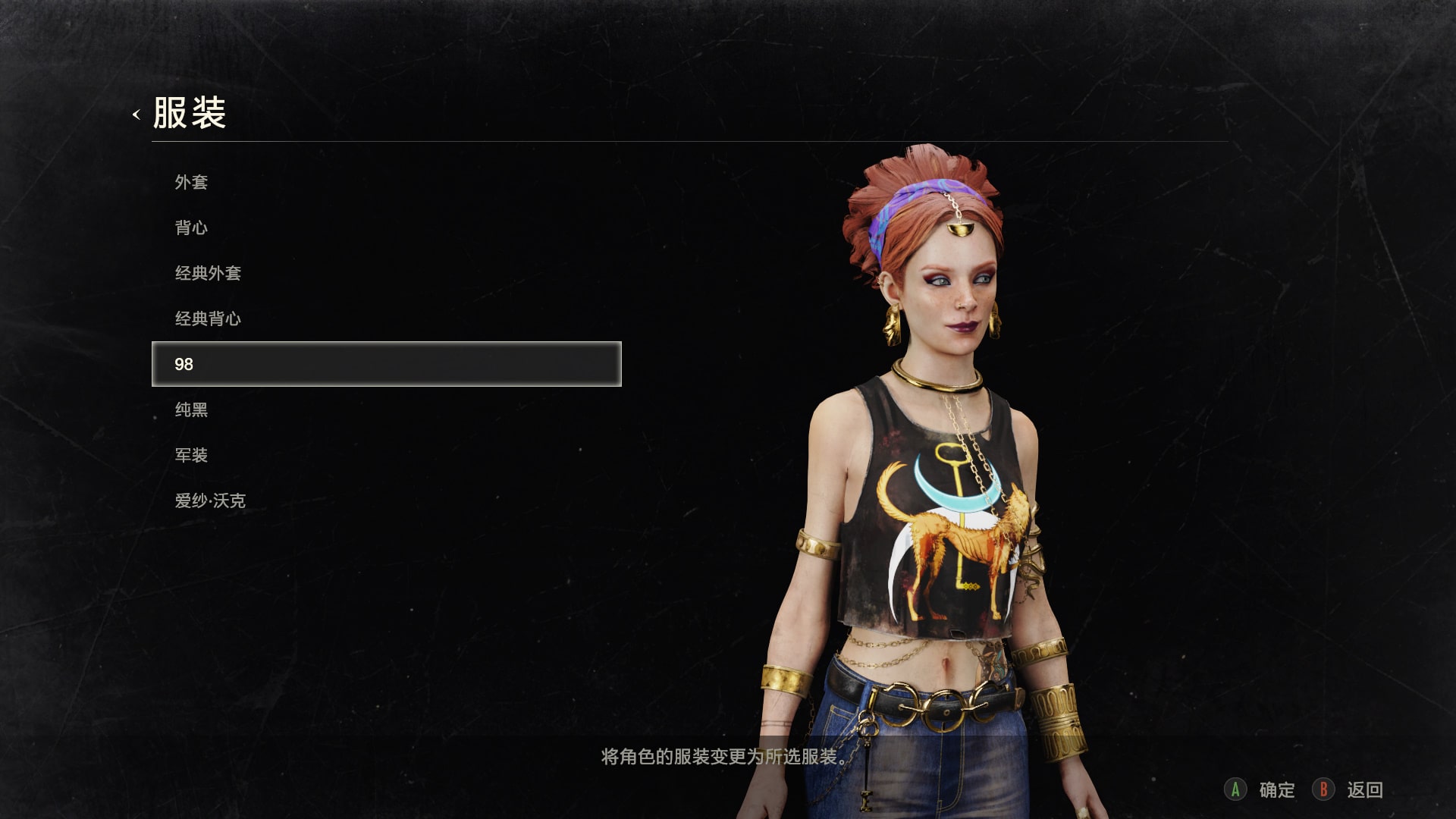Screen dimensions: 1456x819
Task: Select the 纯黑 costume option
Action: tap(191, 409)
